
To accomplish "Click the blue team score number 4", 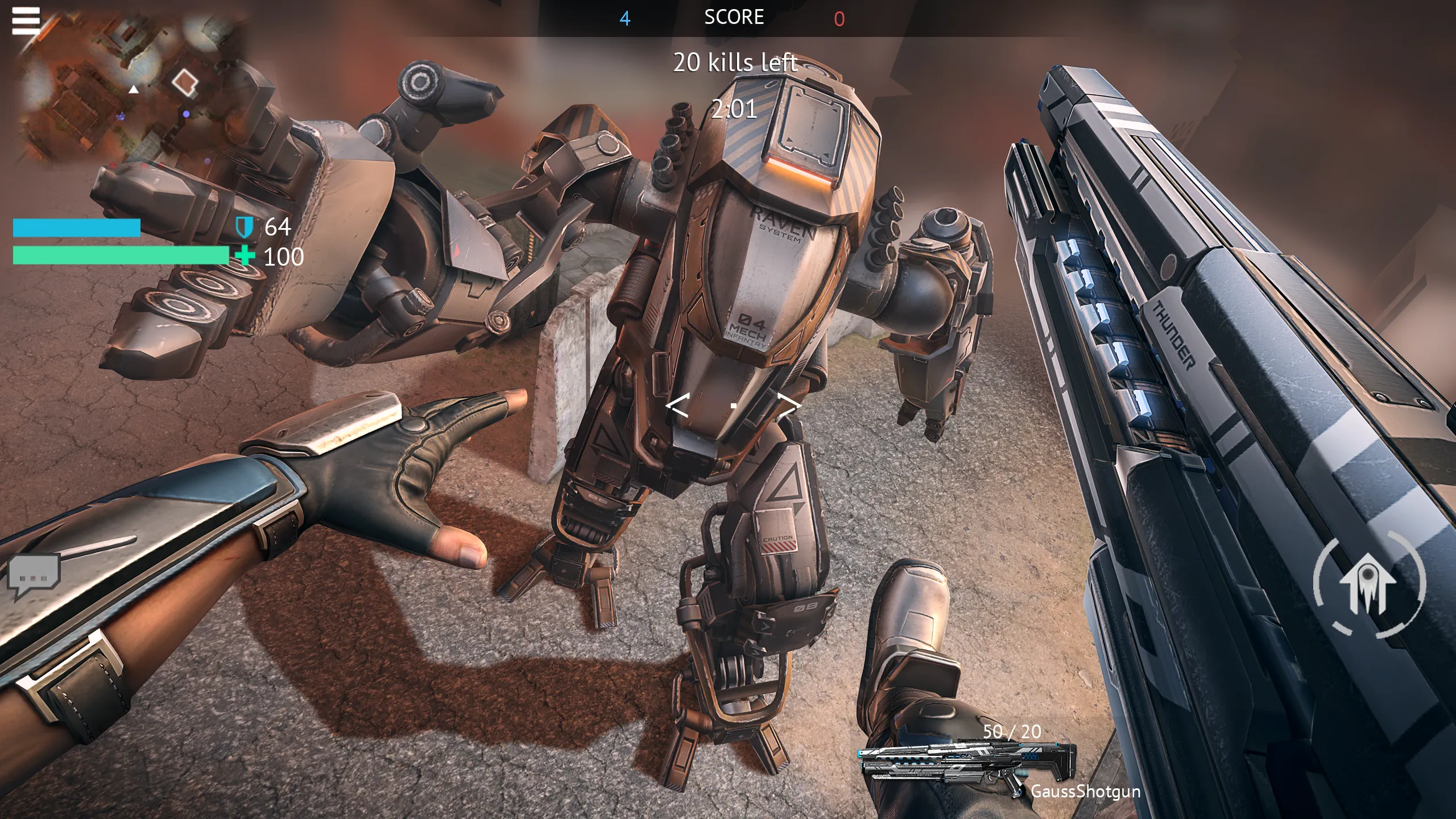I will tap(626, 18).
